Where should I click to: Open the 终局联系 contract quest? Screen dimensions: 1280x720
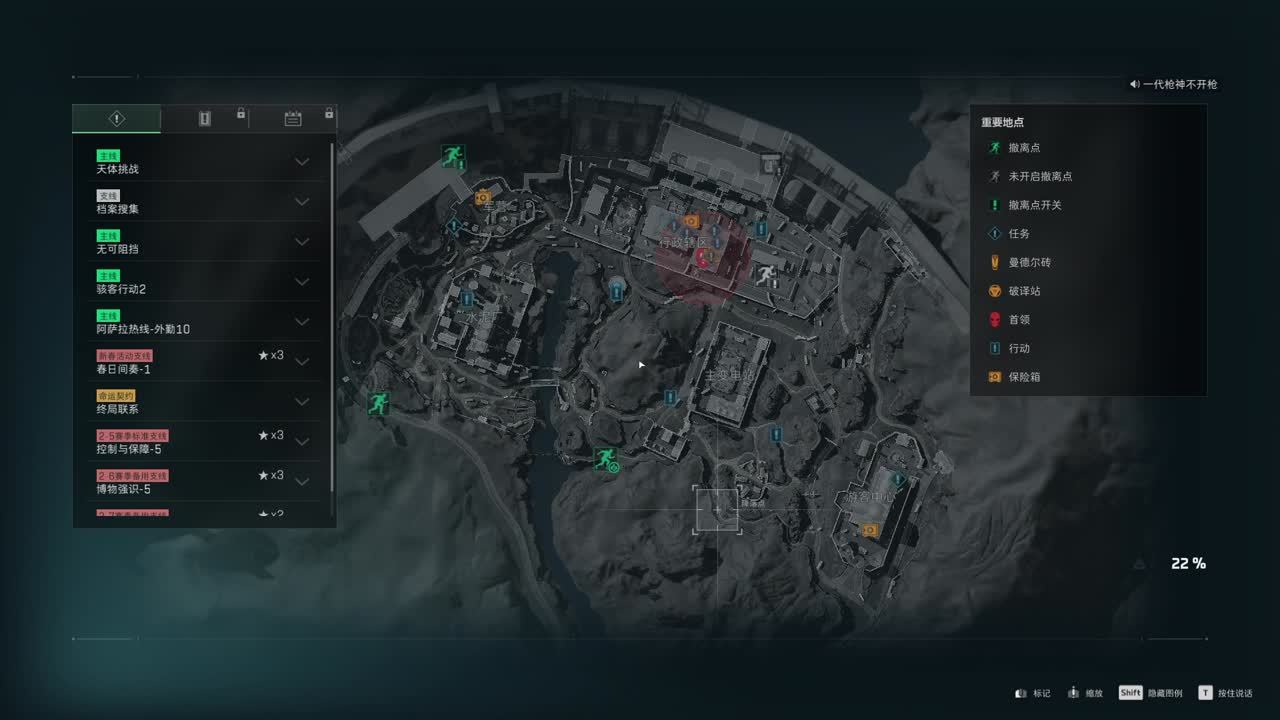click(200, 402)
